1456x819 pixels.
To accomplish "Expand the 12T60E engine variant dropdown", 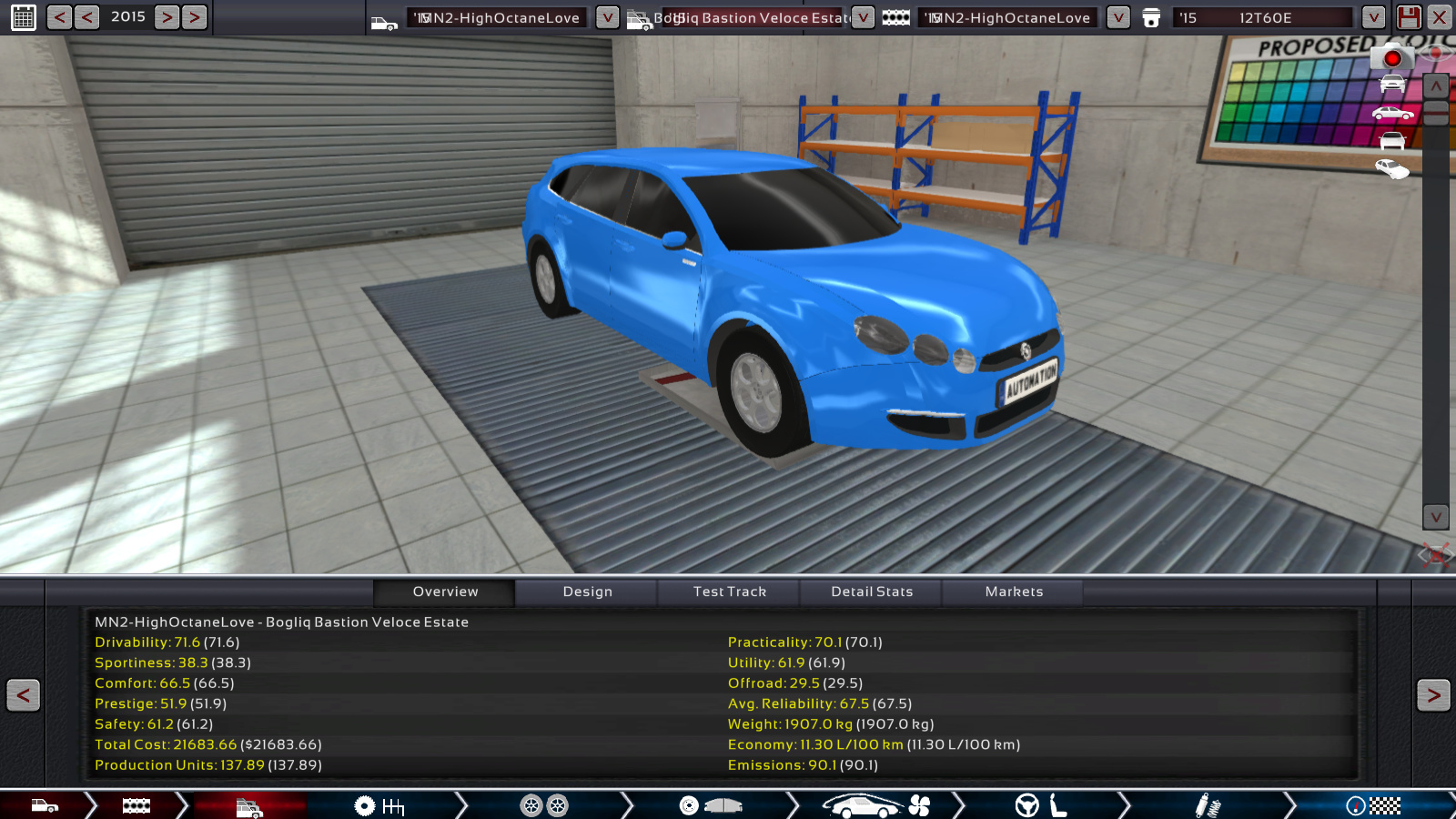I will click(x=1373, y=17).
